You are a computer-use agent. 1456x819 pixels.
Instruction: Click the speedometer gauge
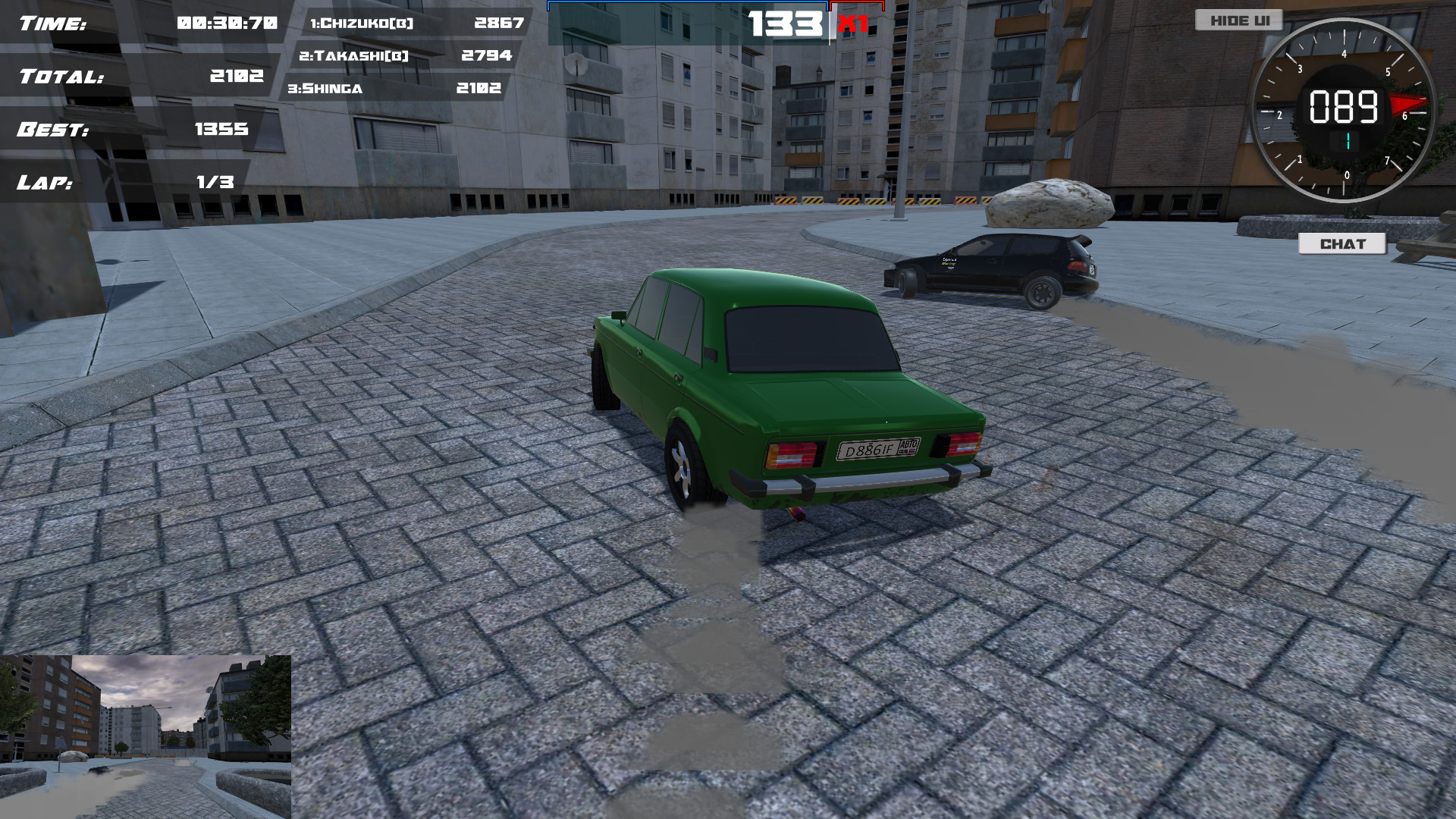click(1346, 112)
